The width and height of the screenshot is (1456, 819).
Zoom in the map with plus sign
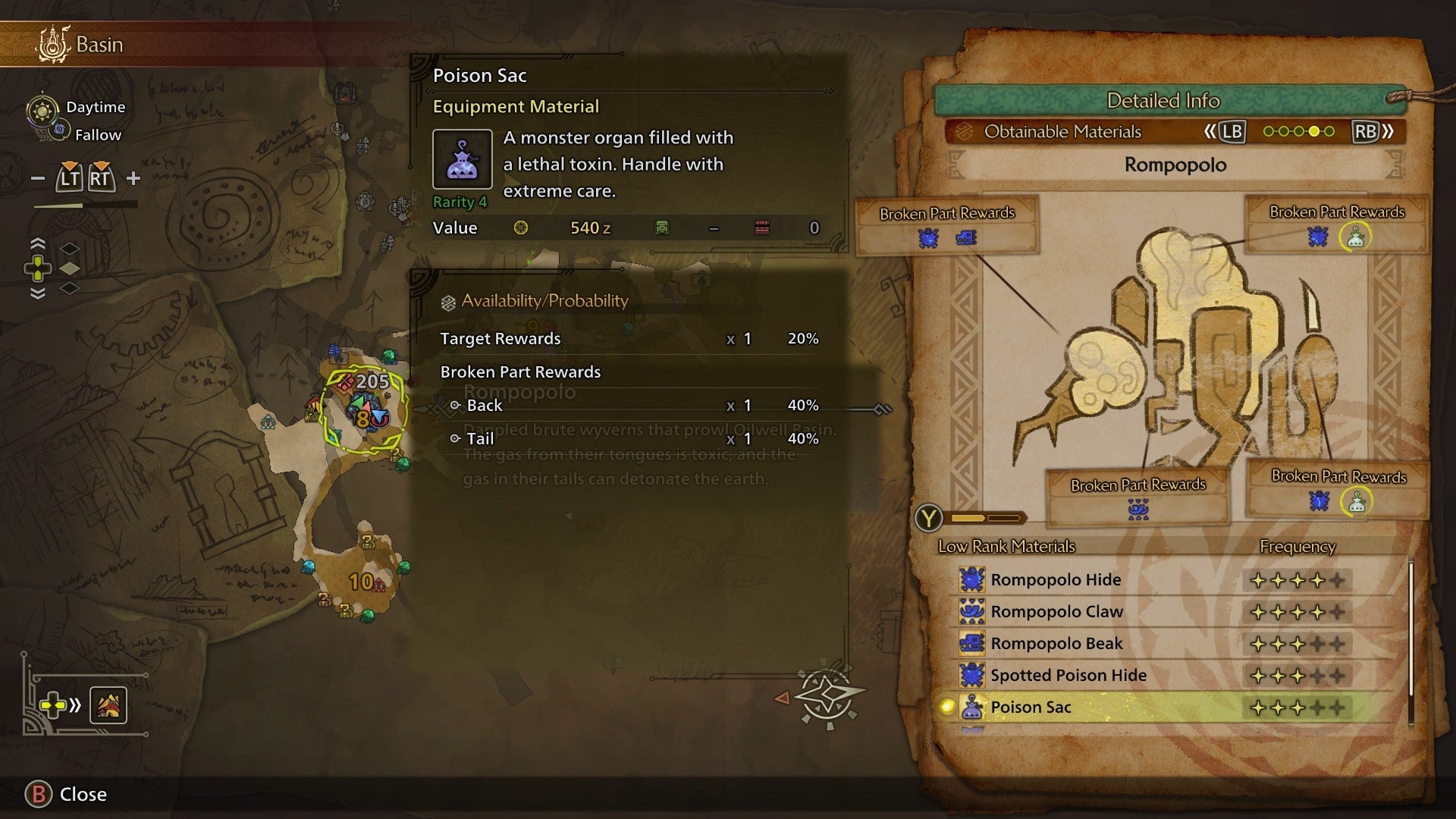click(x=133, y=179)
